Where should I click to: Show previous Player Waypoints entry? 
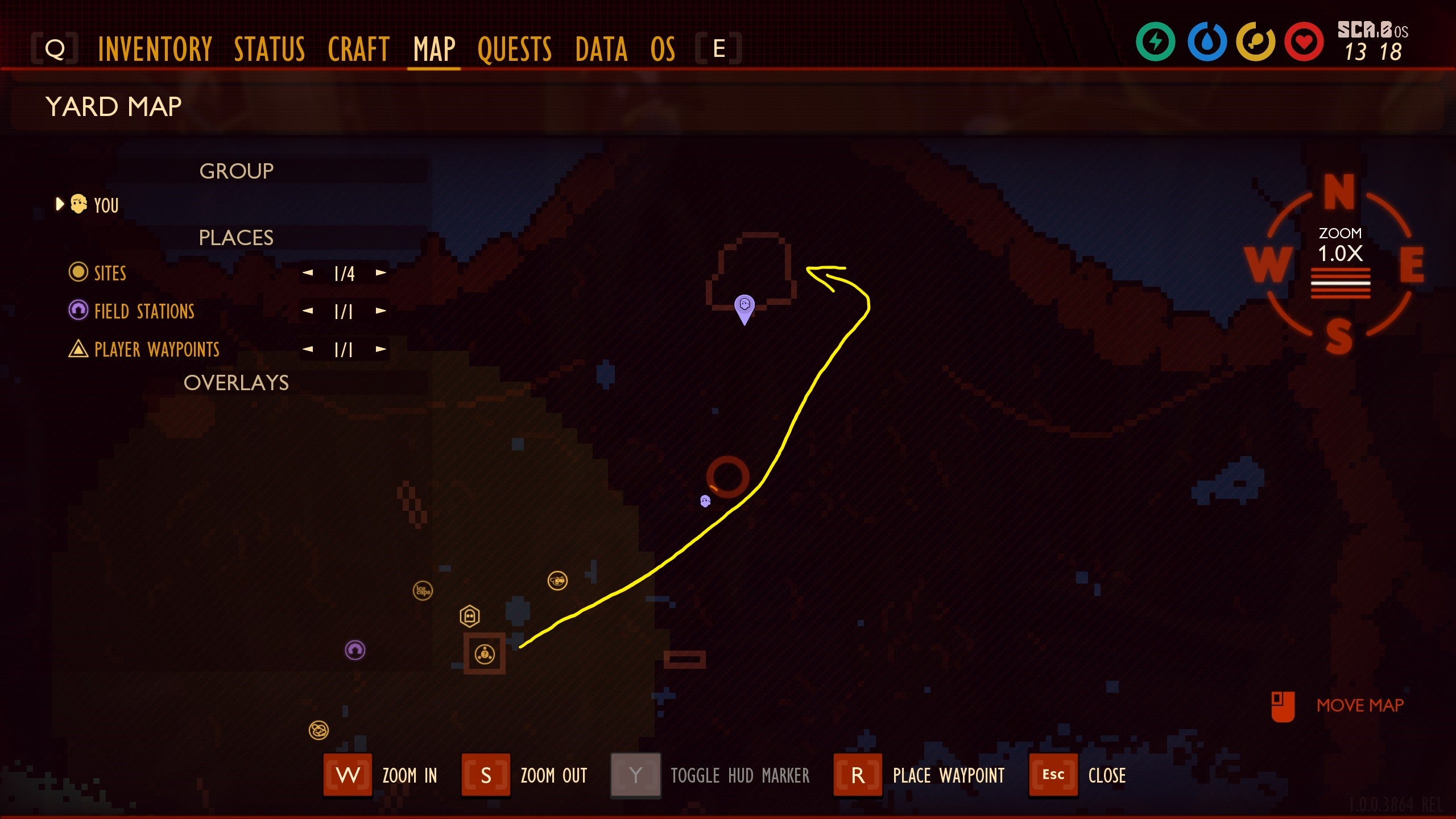point(308,349)
